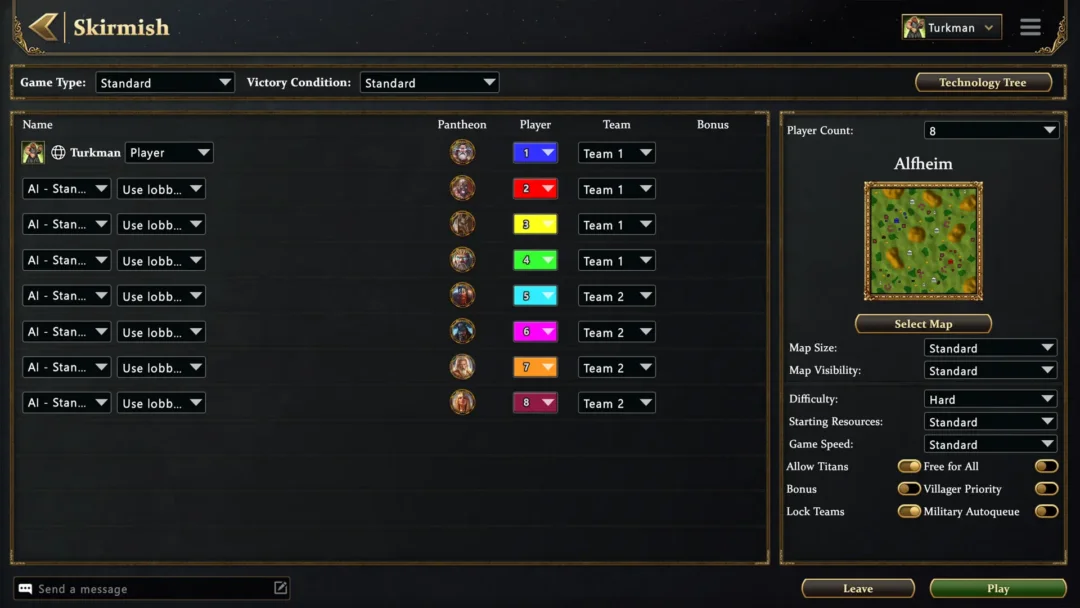Screen dimensions: 1080x608
Task: Click the blue player 1 color selector
Action: pyautogui.click(x=535, y=153)
